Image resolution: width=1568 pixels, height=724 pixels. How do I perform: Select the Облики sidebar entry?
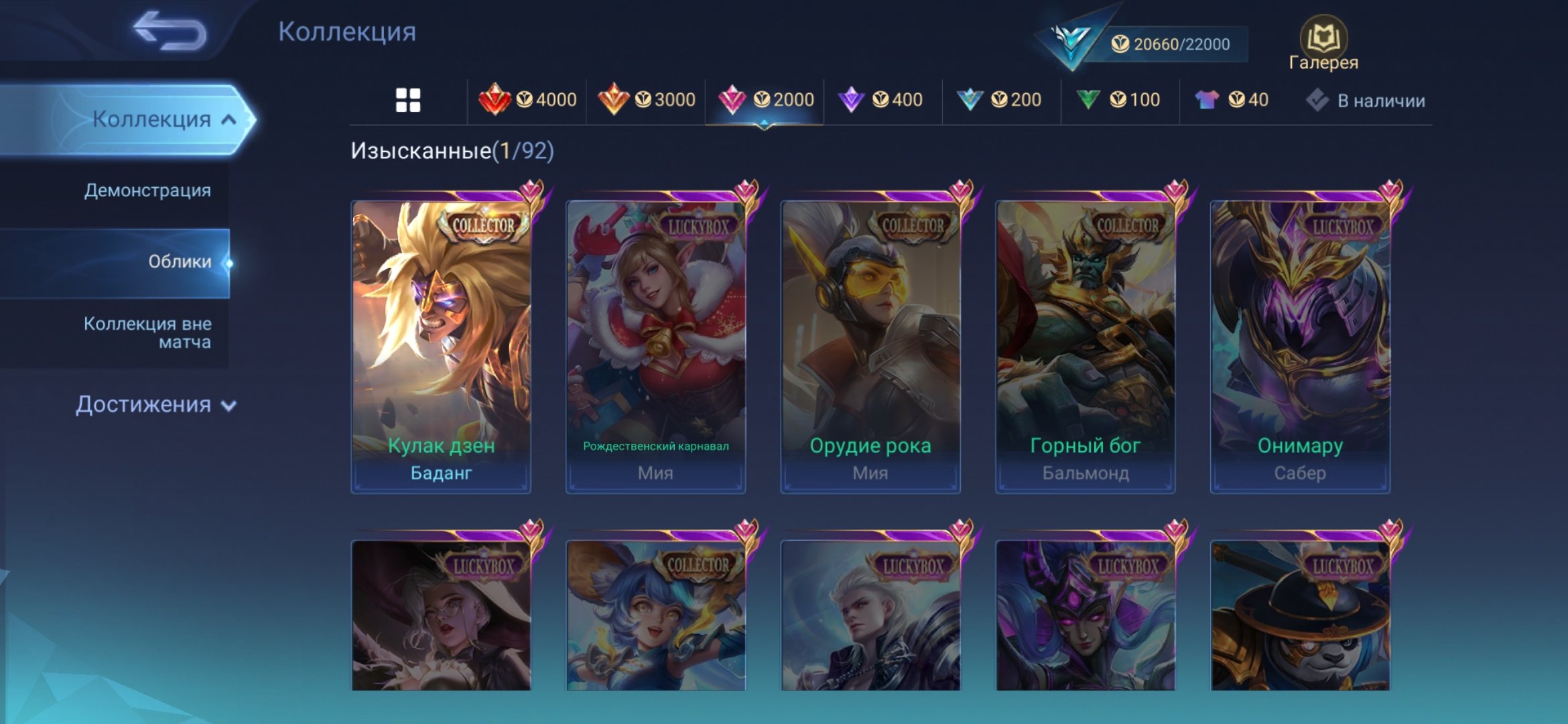coord(179,261)
